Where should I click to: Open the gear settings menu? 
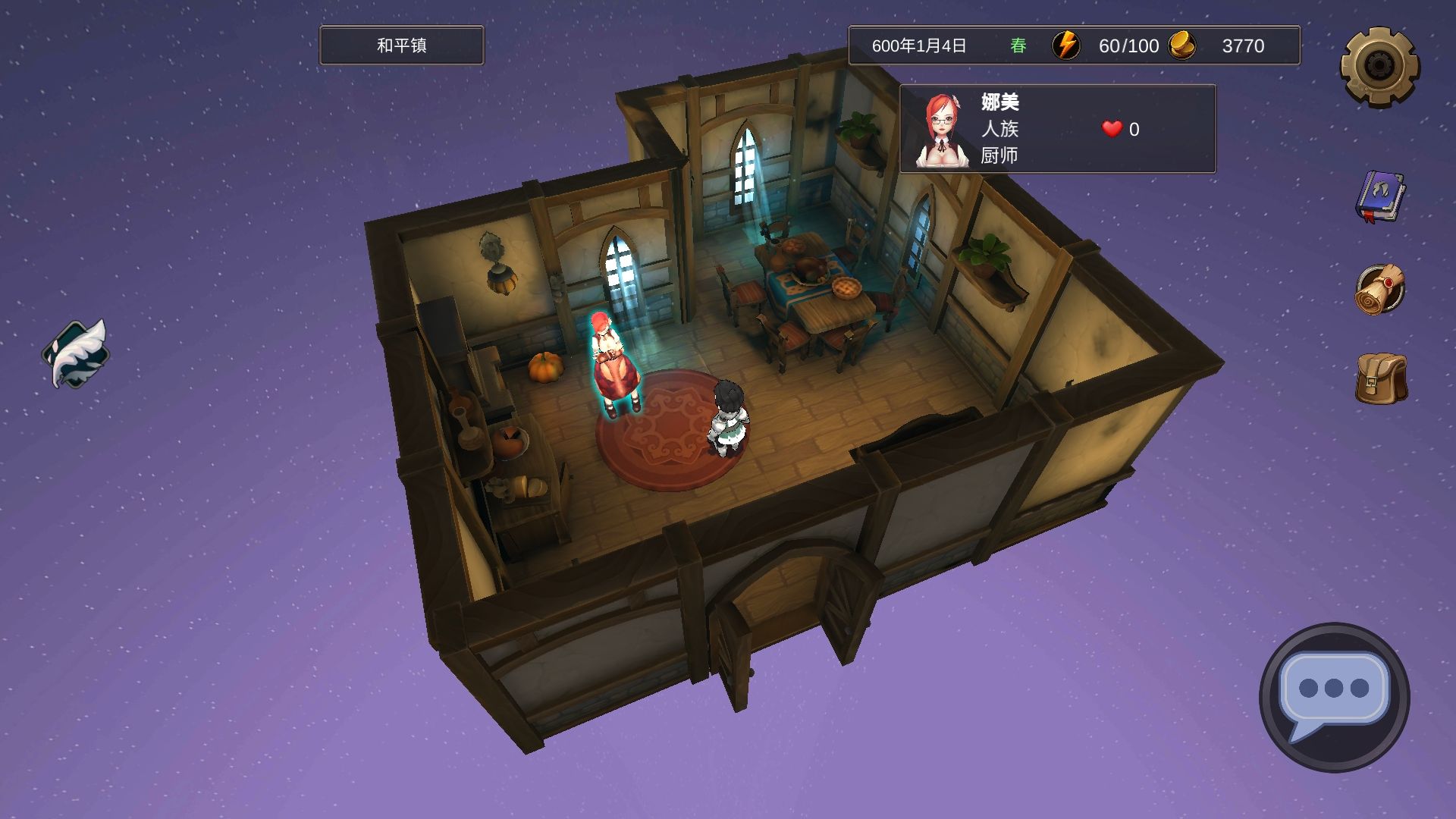point(1379,67)
